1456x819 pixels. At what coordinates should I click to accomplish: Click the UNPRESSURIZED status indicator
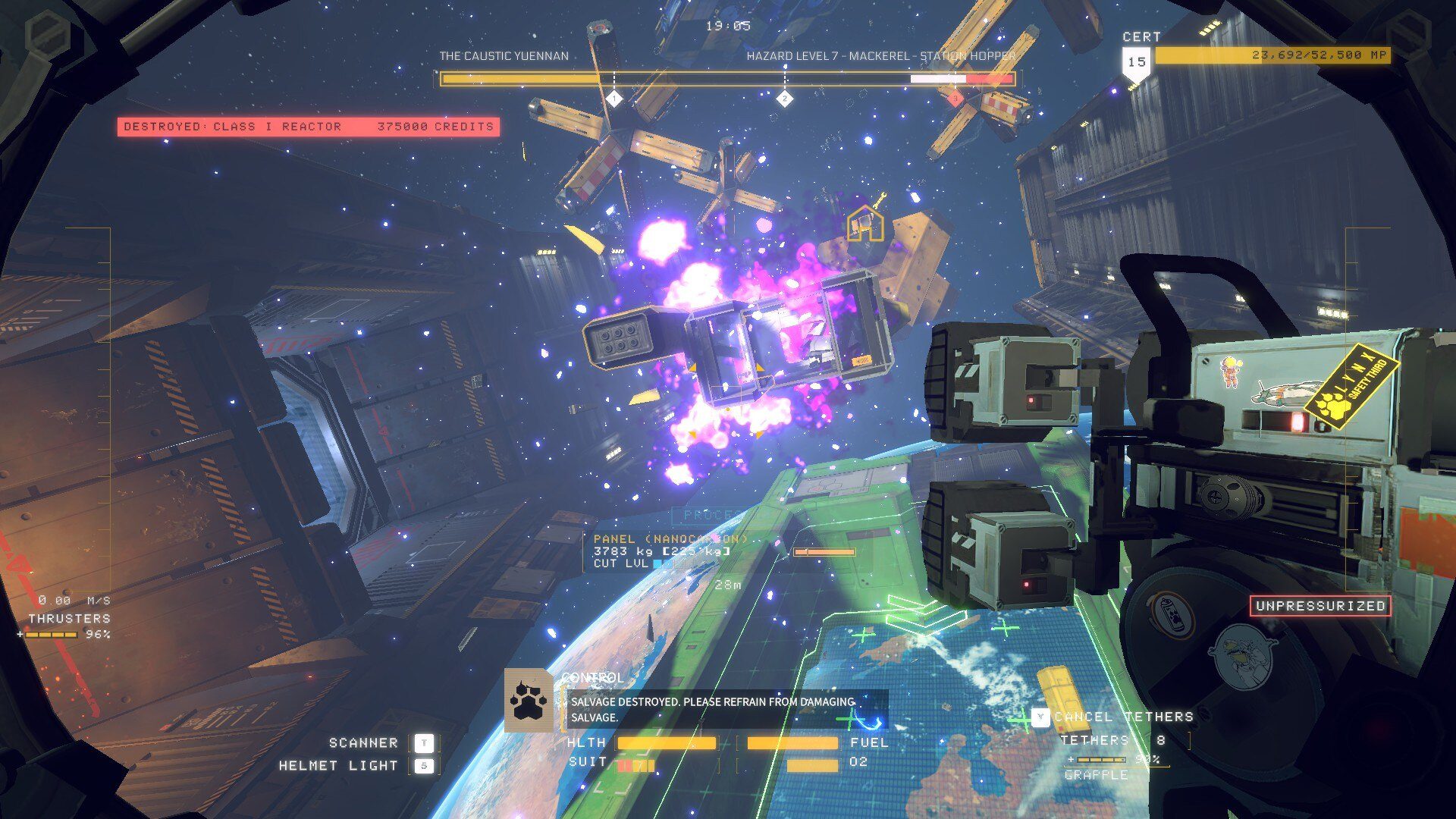[1319, 606]
